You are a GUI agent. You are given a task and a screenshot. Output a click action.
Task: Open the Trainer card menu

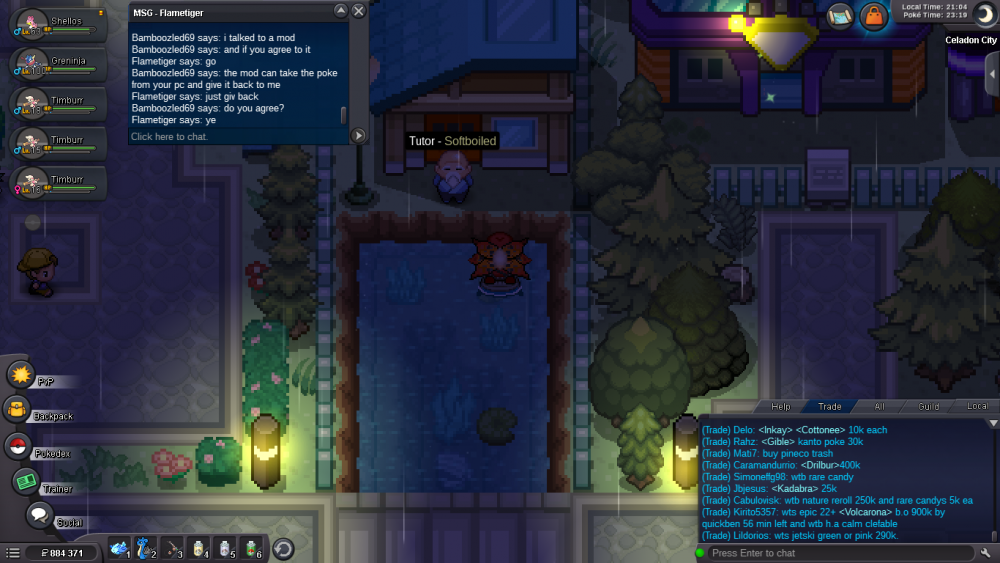[x=25, y=481]
